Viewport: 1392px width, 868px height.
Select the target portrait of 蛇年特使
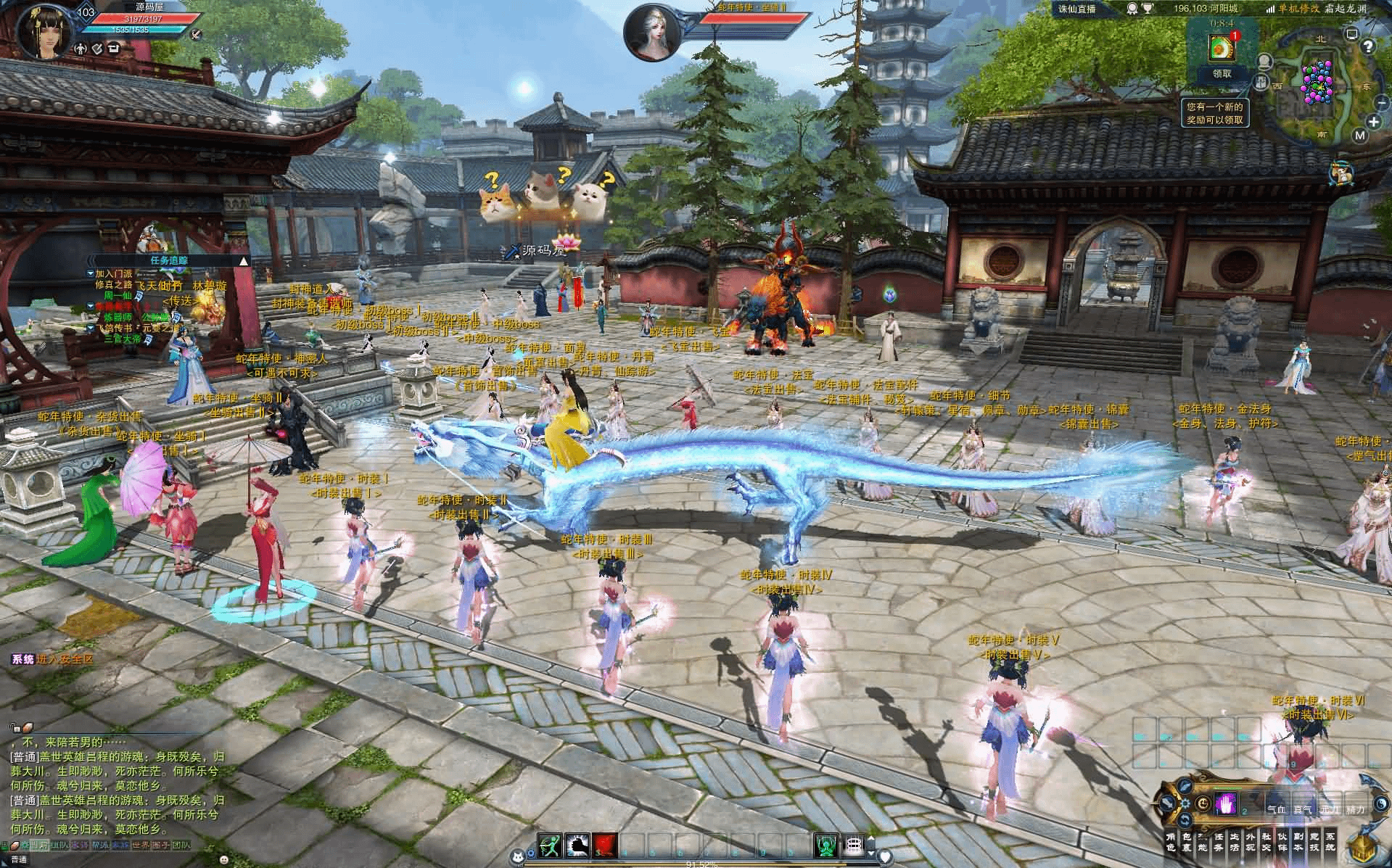(x=651, y=32)
